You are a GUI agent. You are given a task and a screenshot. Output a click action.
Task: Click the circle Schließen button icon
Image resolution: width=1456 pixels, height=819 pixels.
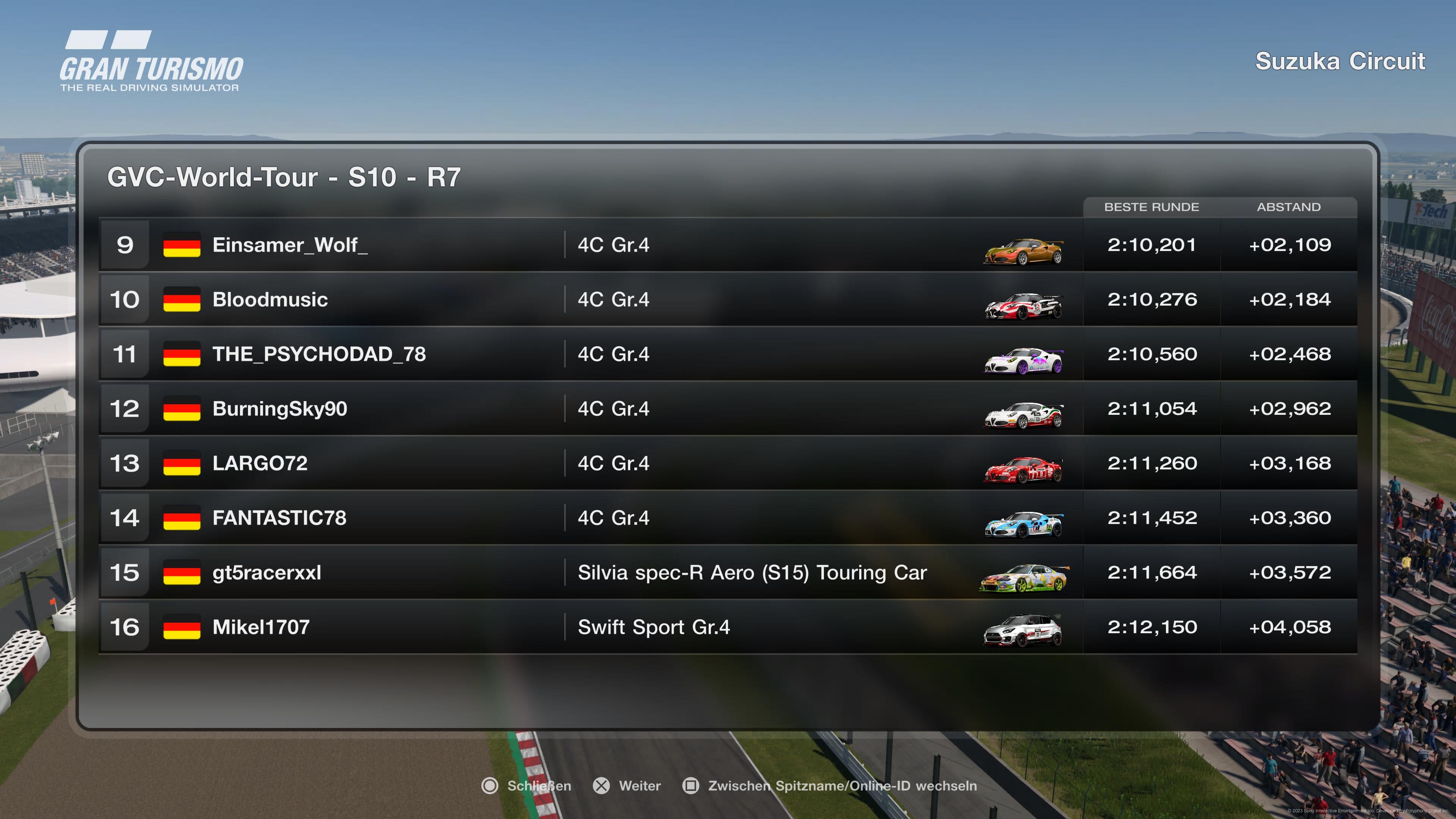point(491,786)
